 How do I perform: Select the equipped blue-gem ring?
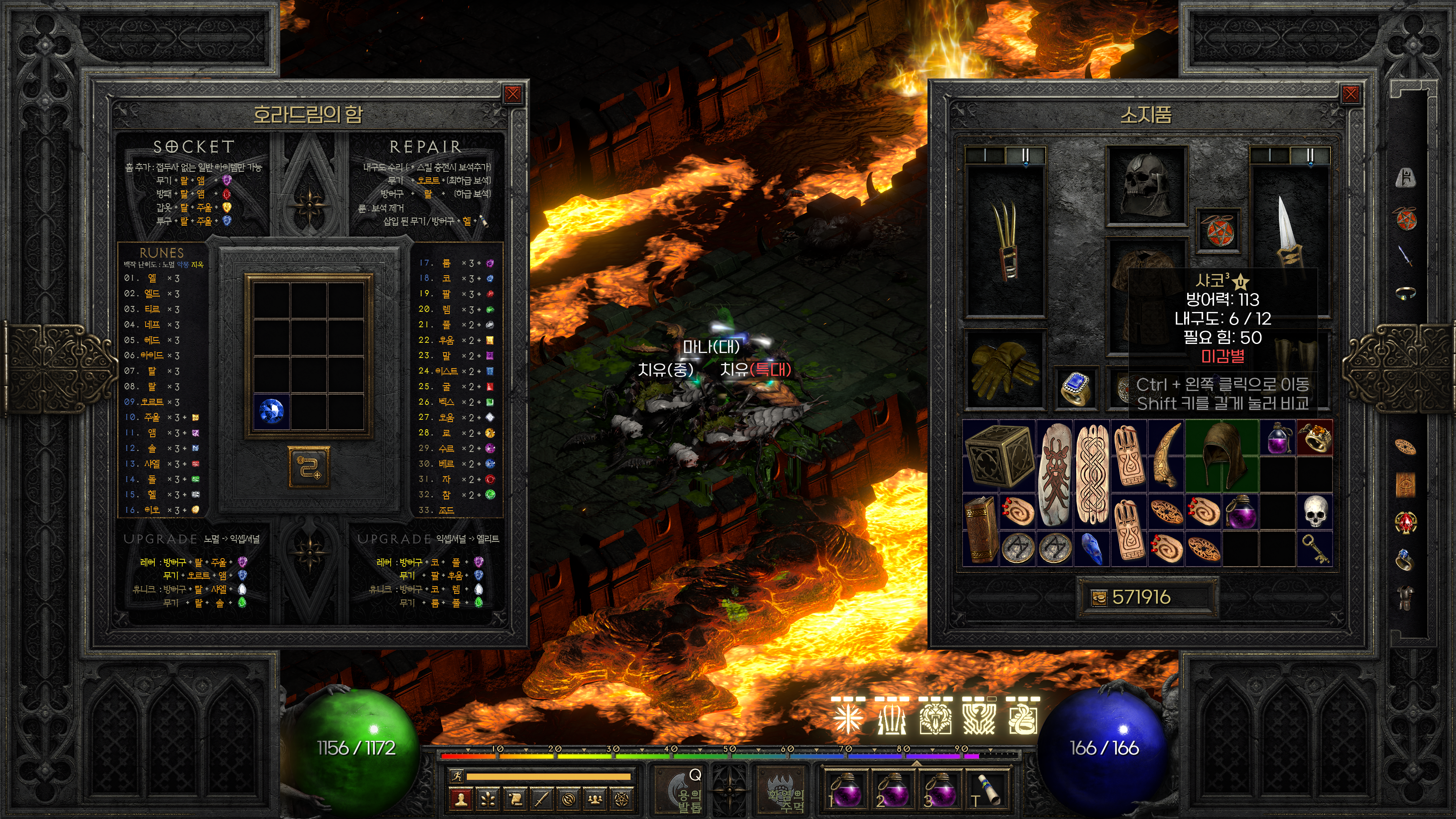pos(1076,387)
